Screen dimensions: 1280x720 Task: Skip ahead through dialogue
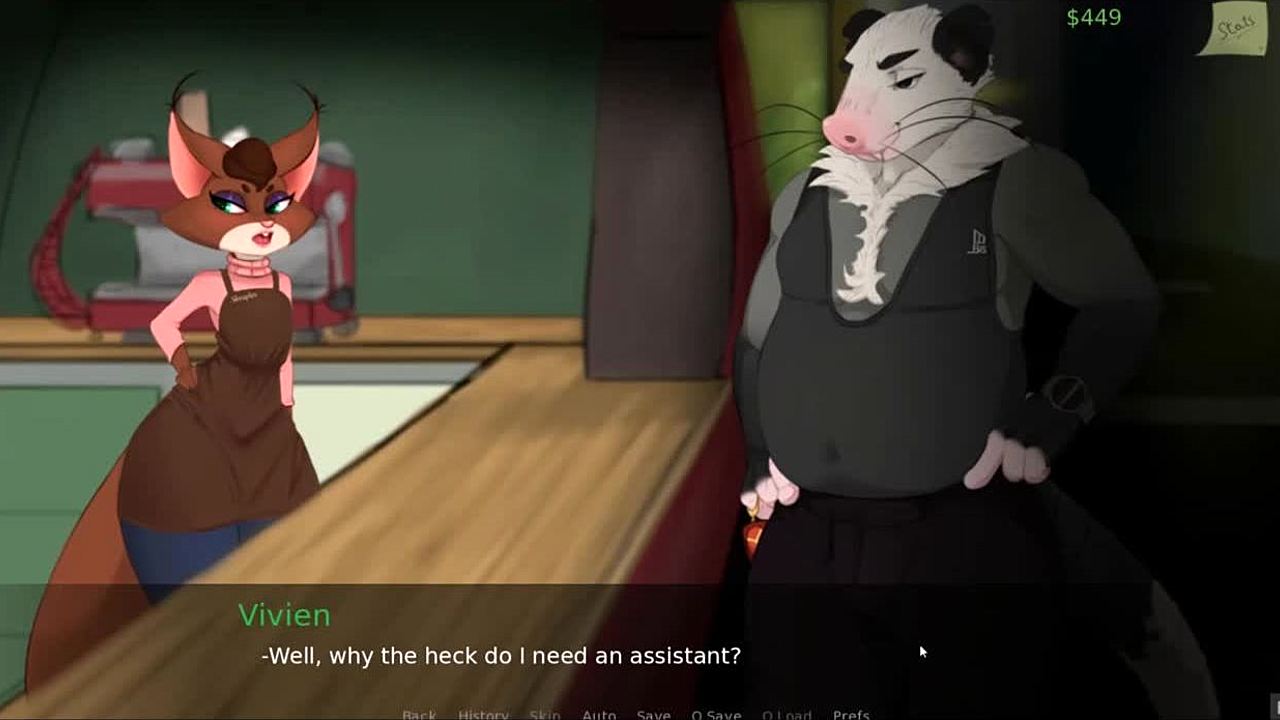(544, 714)
